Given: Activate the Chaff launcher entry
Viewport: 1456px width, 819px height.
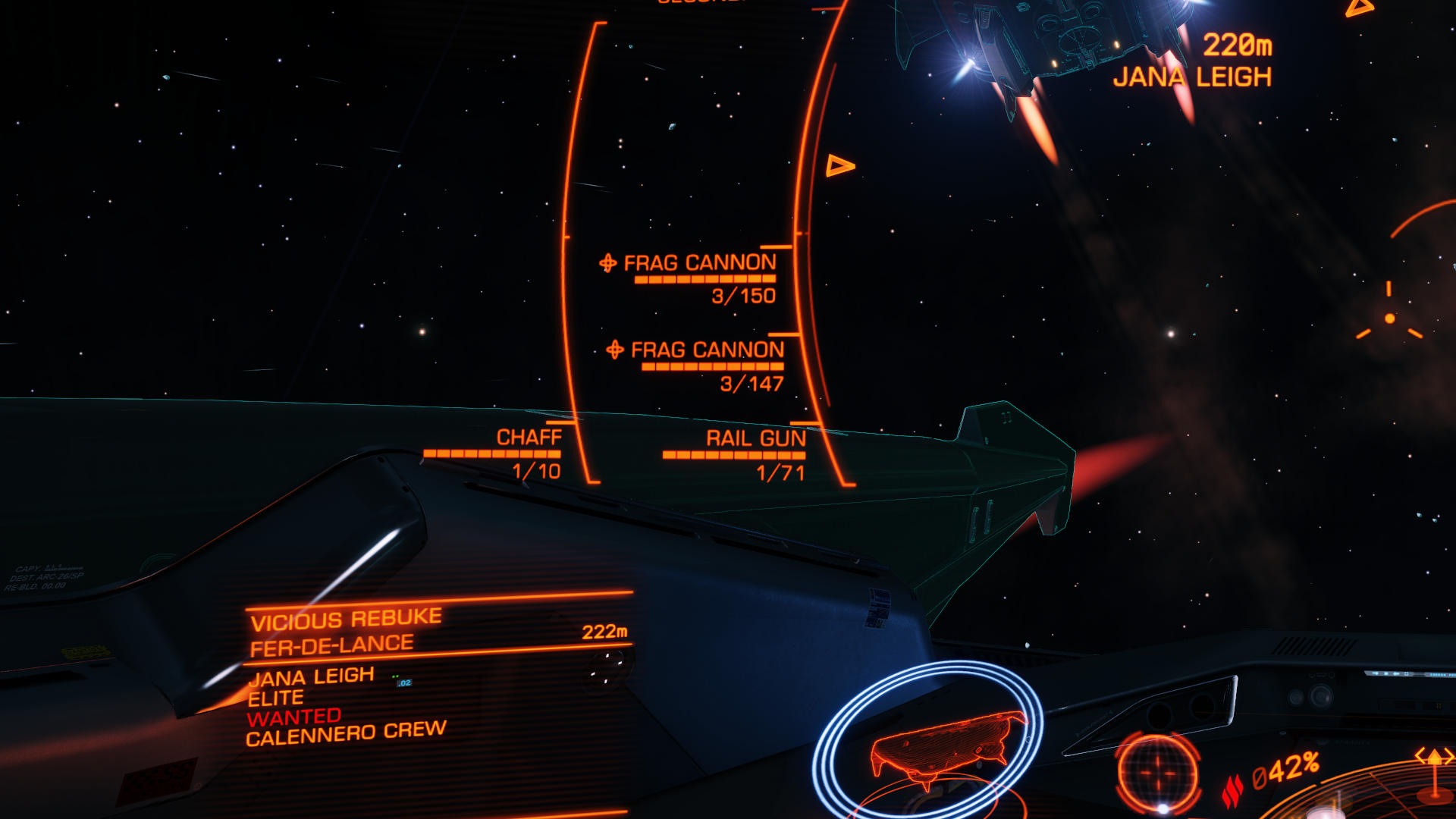Looking at the screenshot, I should click(x=529, y=438).
